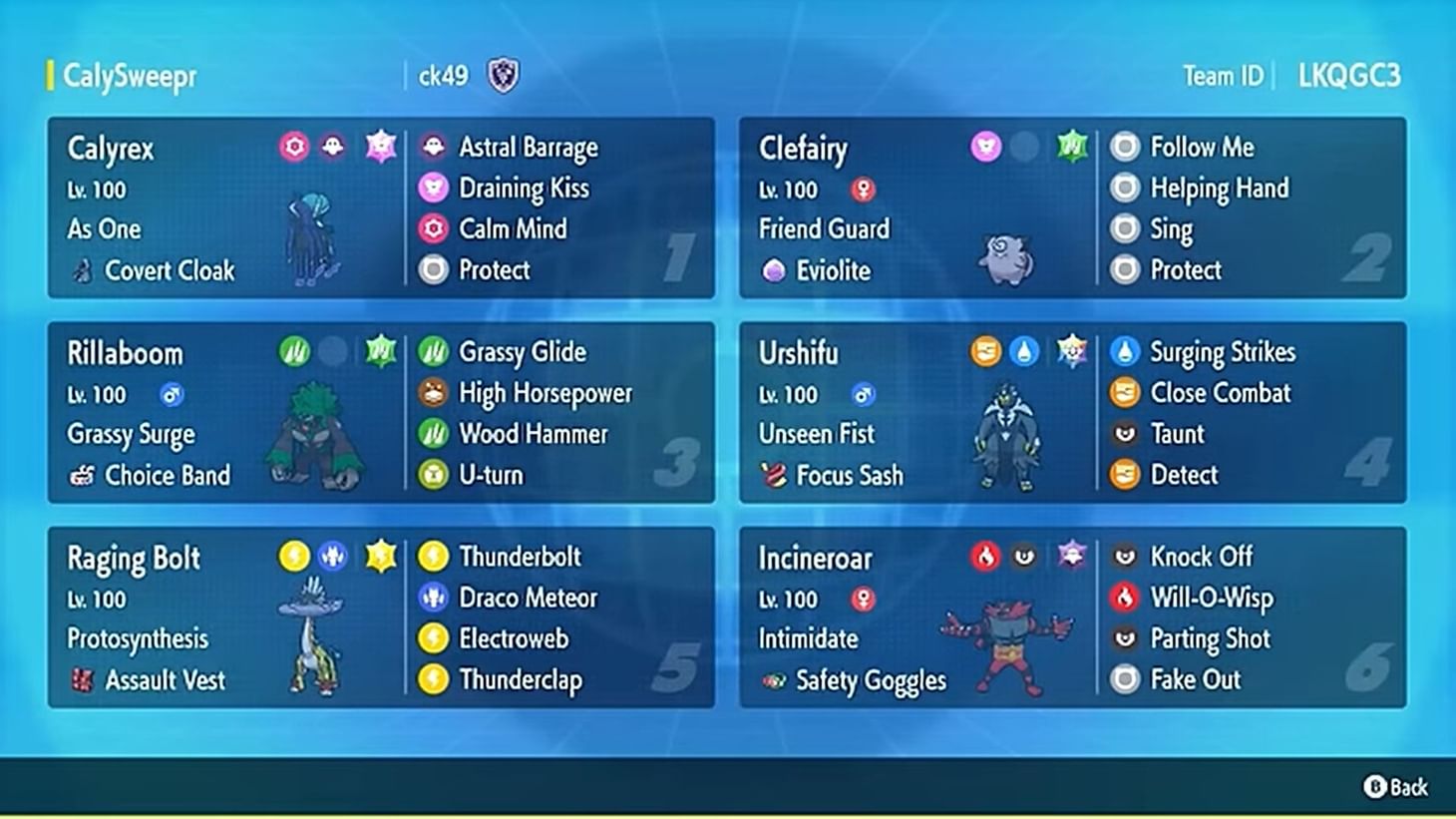Screen dimensions: 1456x819
Task: Select the female gender symbol on Incineroar
Action: tap(866, 600)
